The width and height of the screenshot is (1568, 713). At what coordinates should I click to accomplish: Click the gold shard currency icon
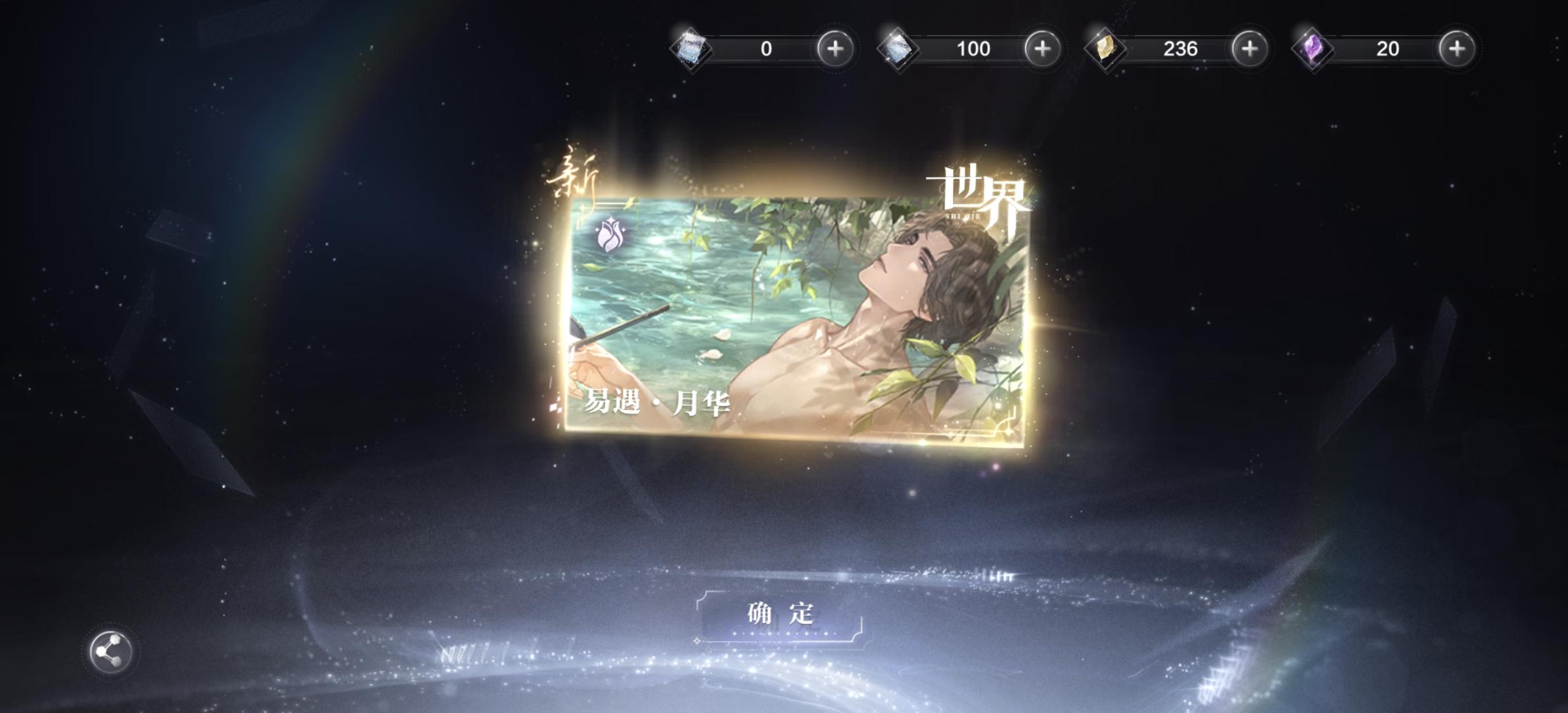[1104, 49]
